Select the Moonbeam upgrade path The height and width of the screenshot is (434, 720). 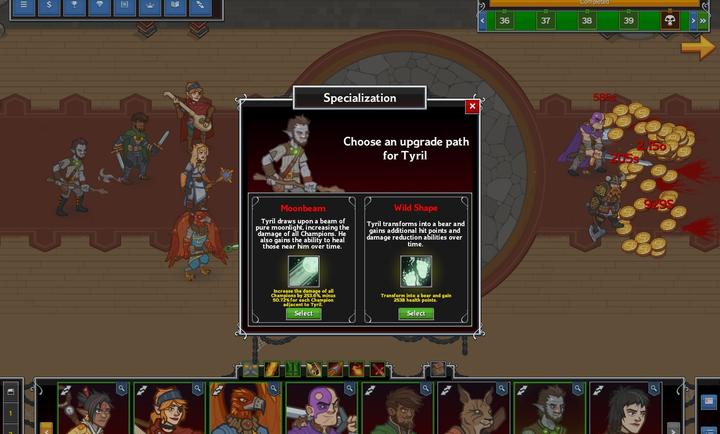303,313
